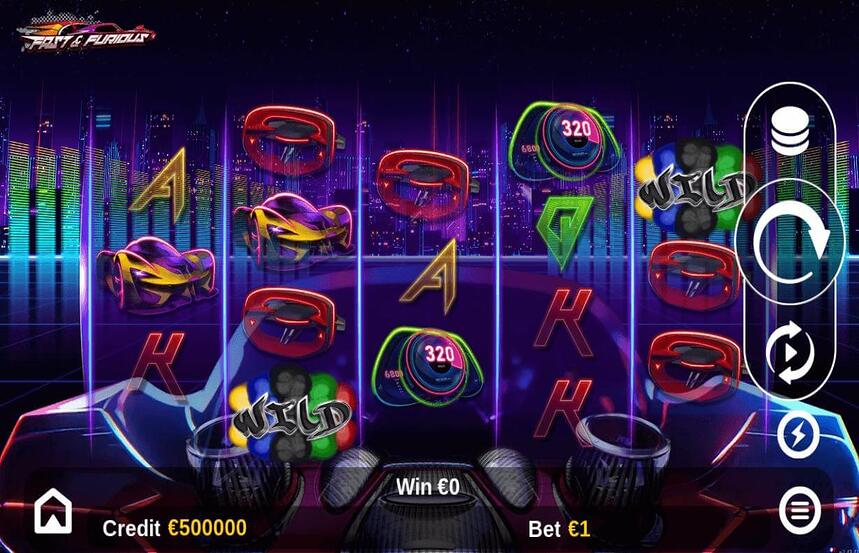Toggle the lightning bolt turbo mode
Screen dimensions: 859x553
tap(798, 434)
